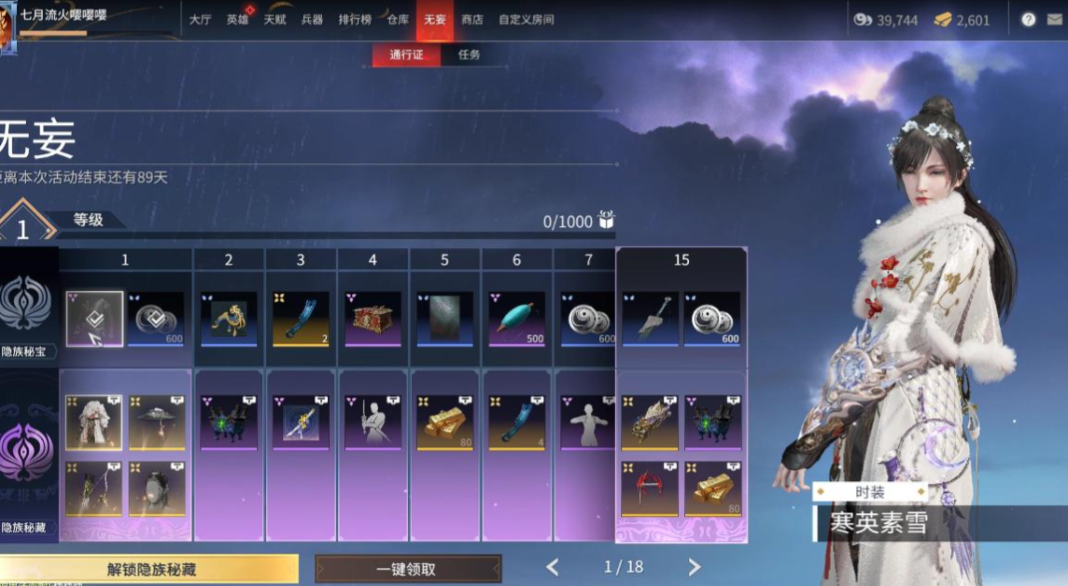Select the red treasure chest reward

coord(372,319)
